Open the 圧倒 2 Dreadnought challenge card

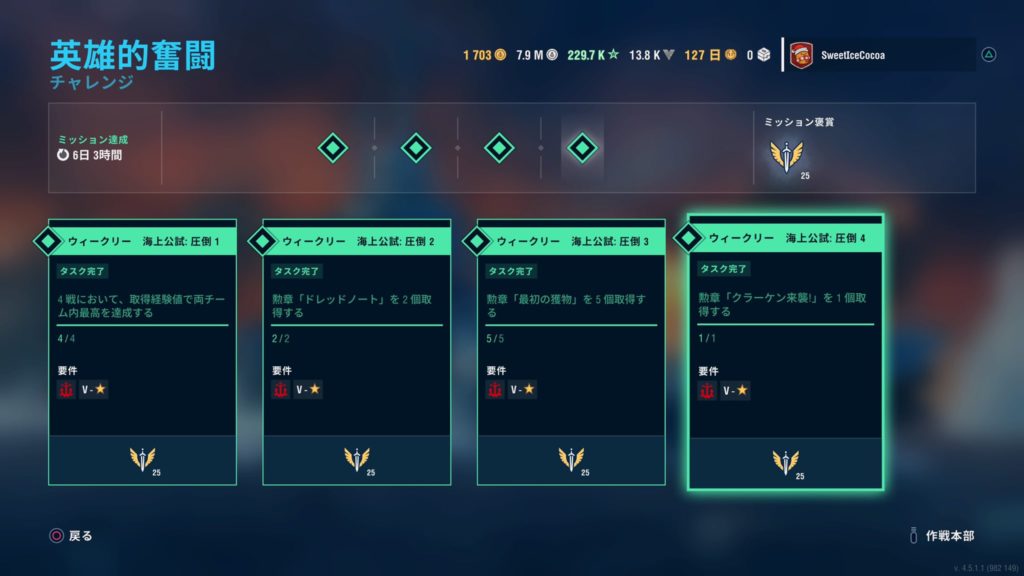coord(356,350)
